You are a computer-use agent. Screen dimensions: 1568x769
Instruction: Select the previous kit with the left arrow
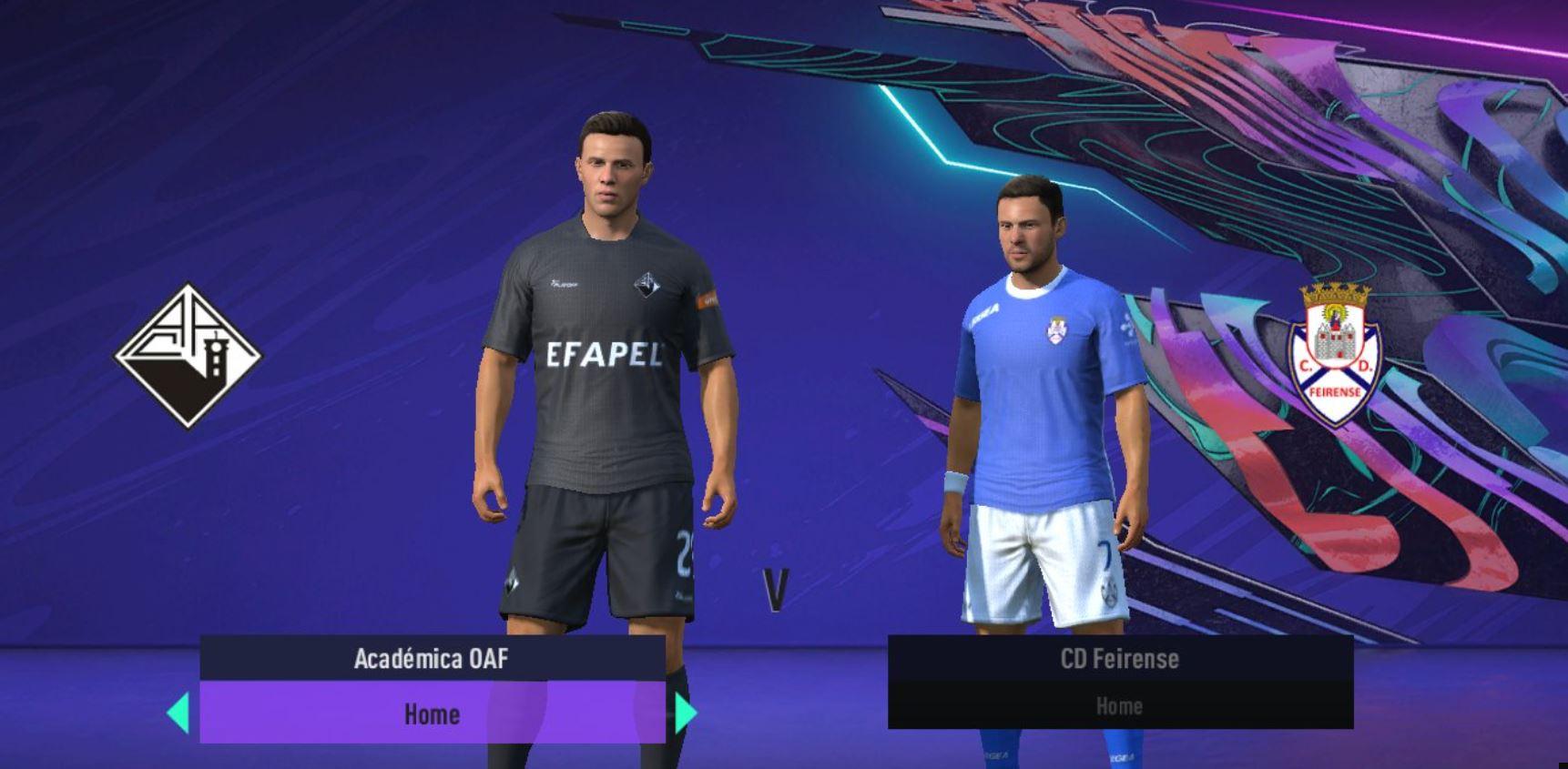(x=179, y=713)
